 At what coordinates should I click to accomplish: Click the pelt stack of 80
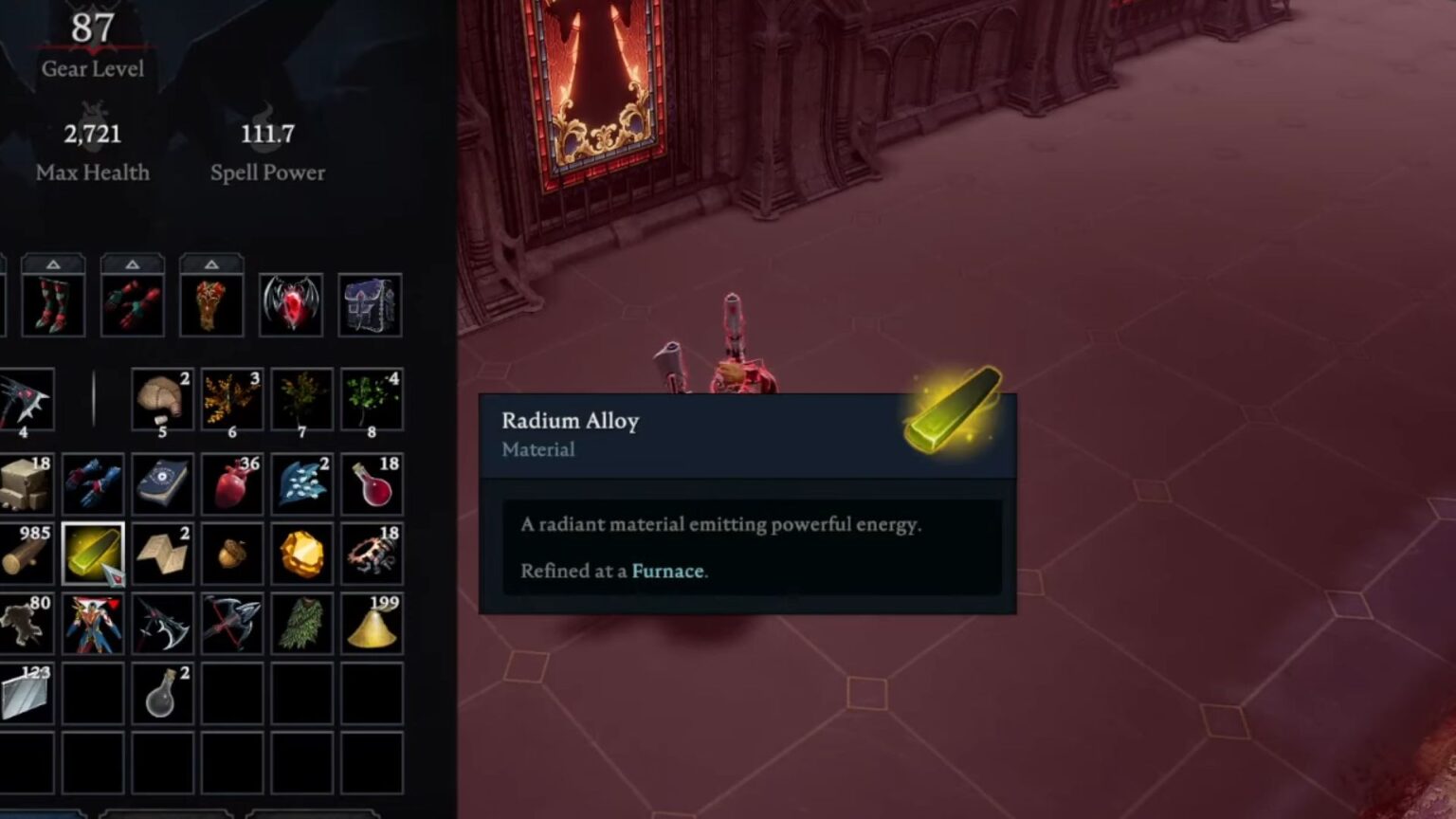(24, 623)
